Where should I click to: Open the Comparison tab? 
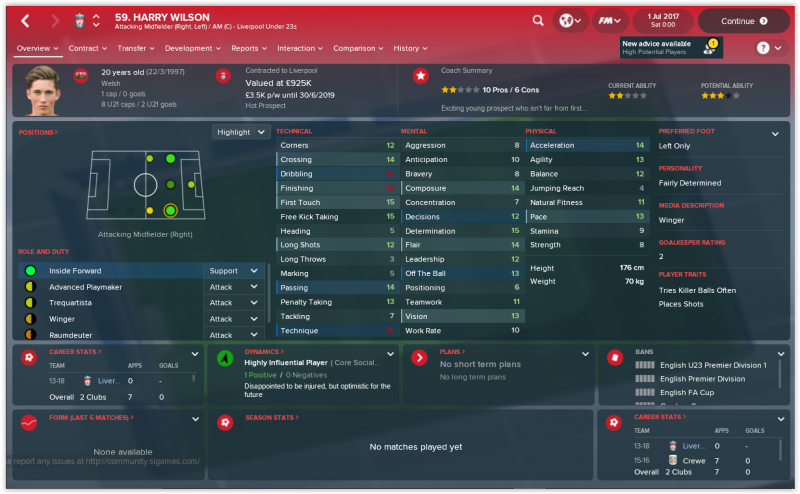pos(357,48)
